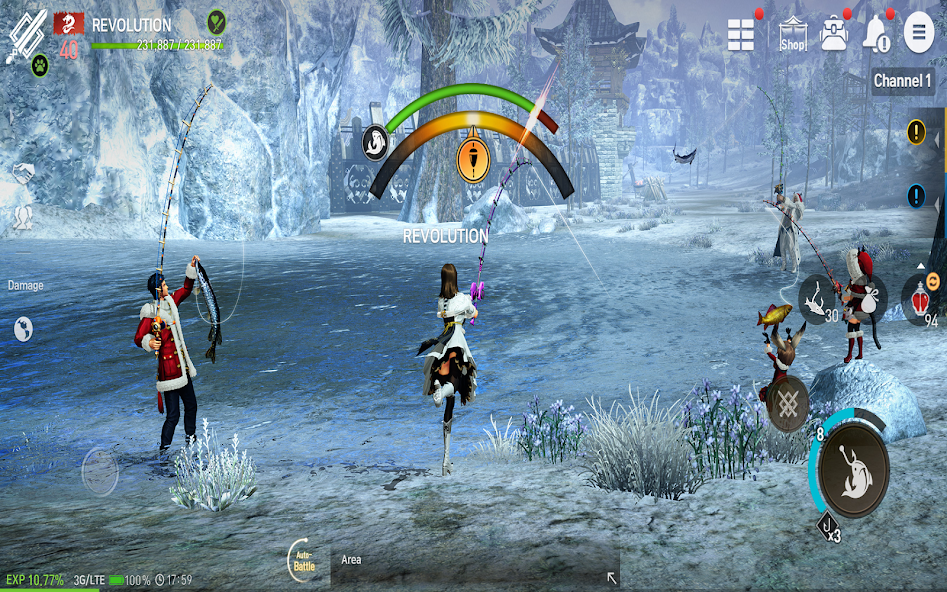Open the blue exclamation quest alert
The height and width of the screenshot is (592, 947).
916,196
